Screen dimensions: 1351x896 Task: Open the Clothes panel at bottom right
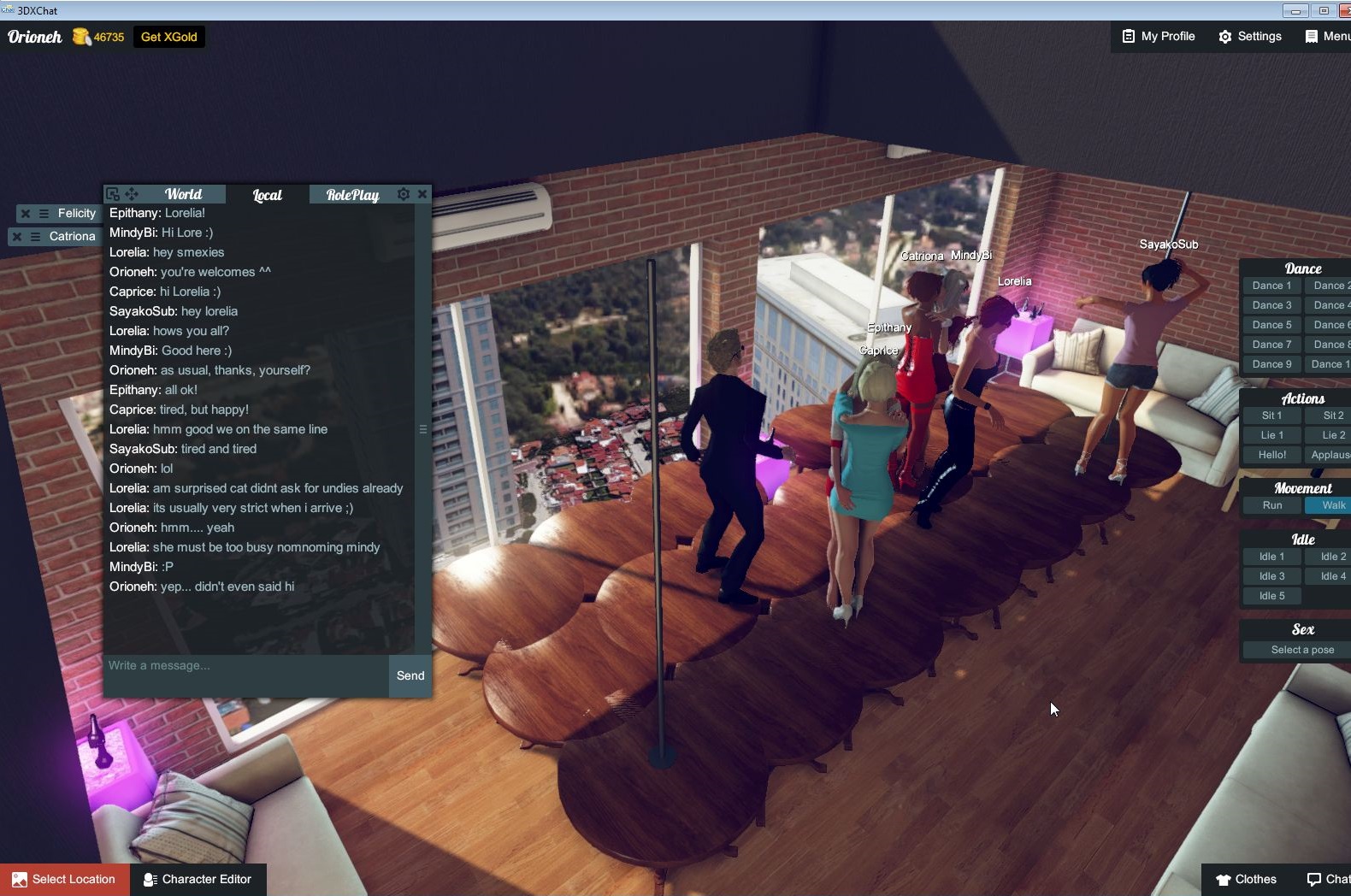(x=1247, y=879)
